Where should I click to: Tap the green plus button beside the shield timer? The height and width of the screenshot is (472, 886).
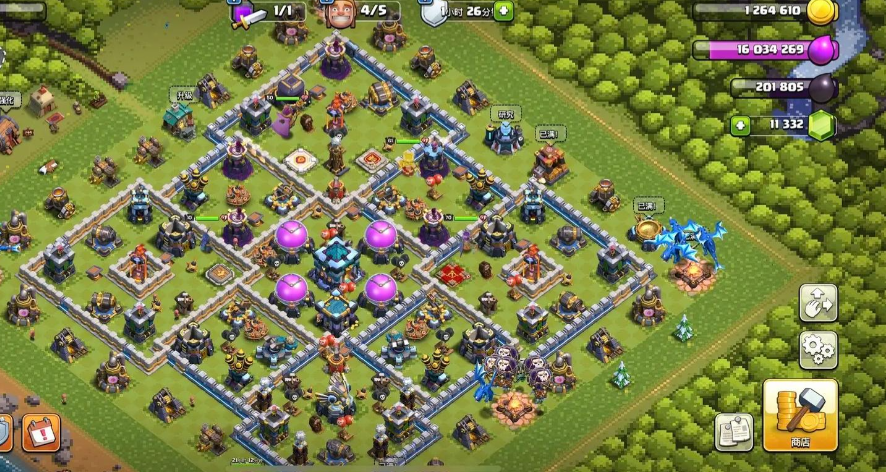coord(503,12)
